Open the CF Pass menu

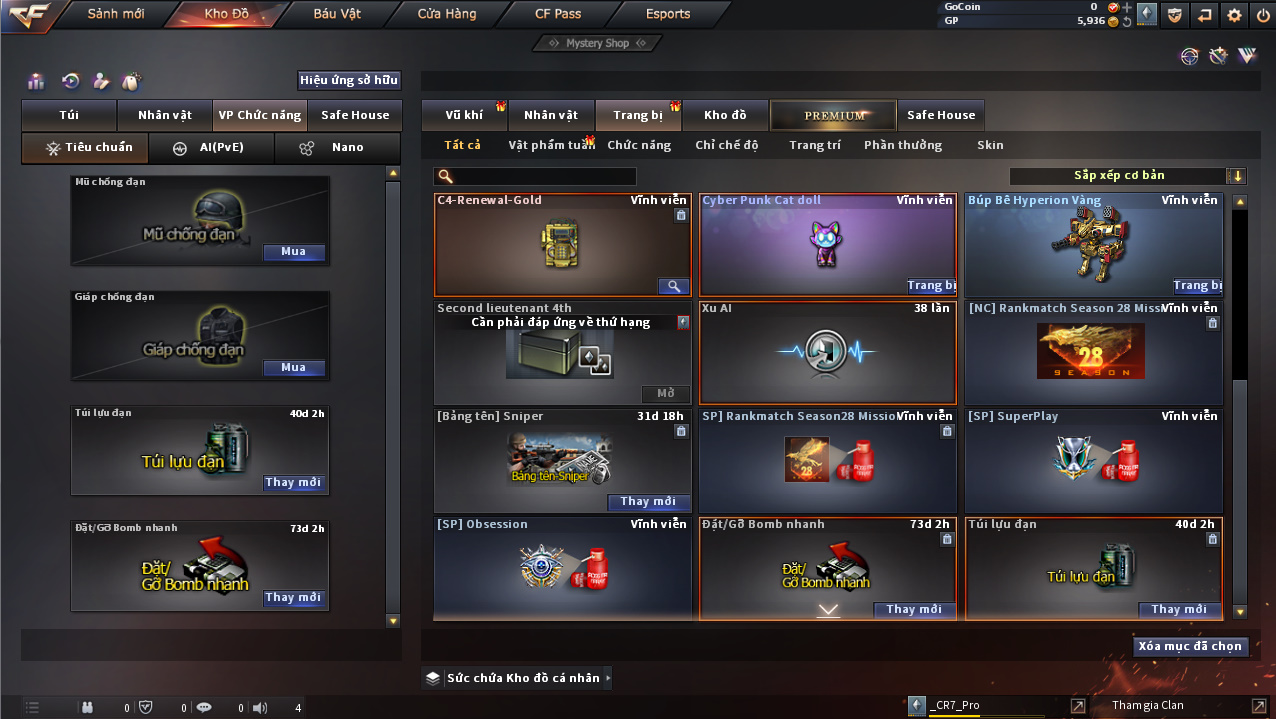557,14
